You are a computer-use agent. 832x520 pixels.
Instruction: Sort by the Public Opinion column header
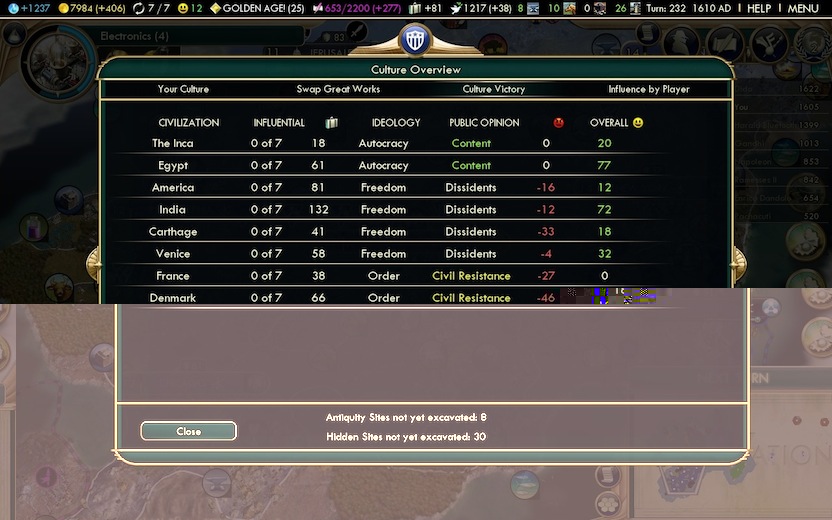click(x=484, y=123)
